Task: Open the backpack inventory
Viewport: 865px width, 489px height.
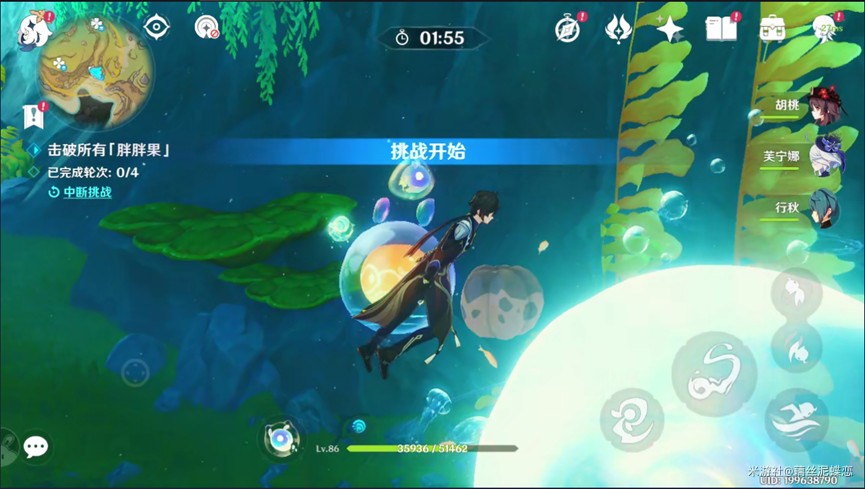Action: [771, 29]
